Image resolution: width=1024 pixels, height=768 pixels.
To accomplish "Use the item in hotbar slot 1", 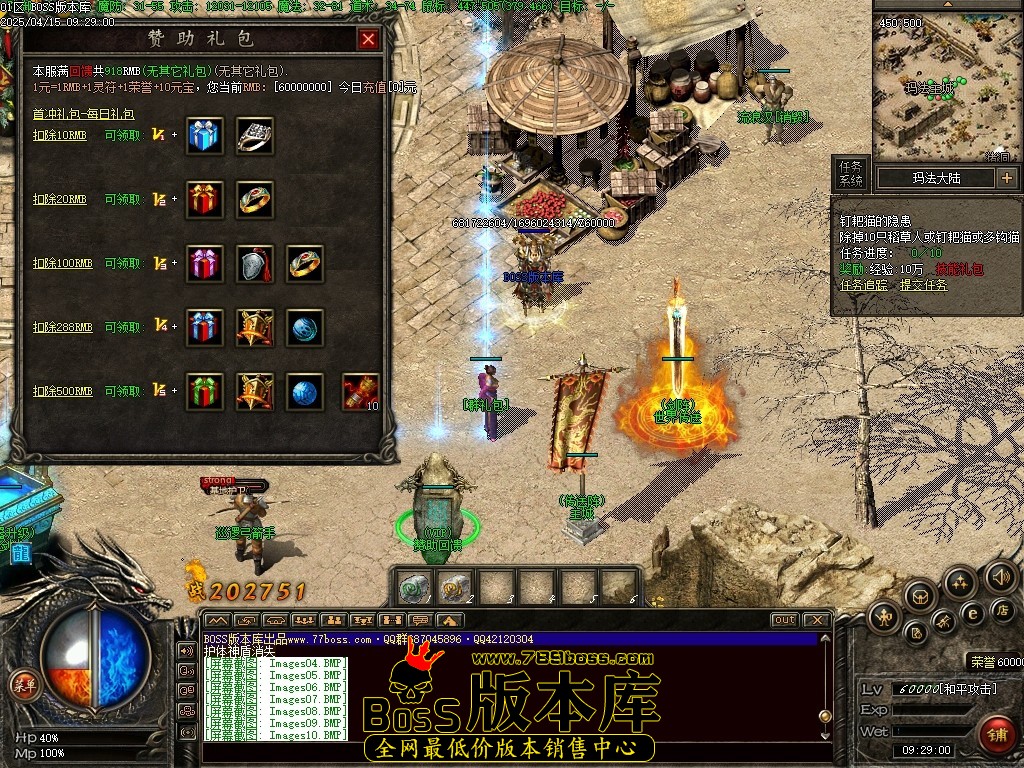I will [412, 589].
